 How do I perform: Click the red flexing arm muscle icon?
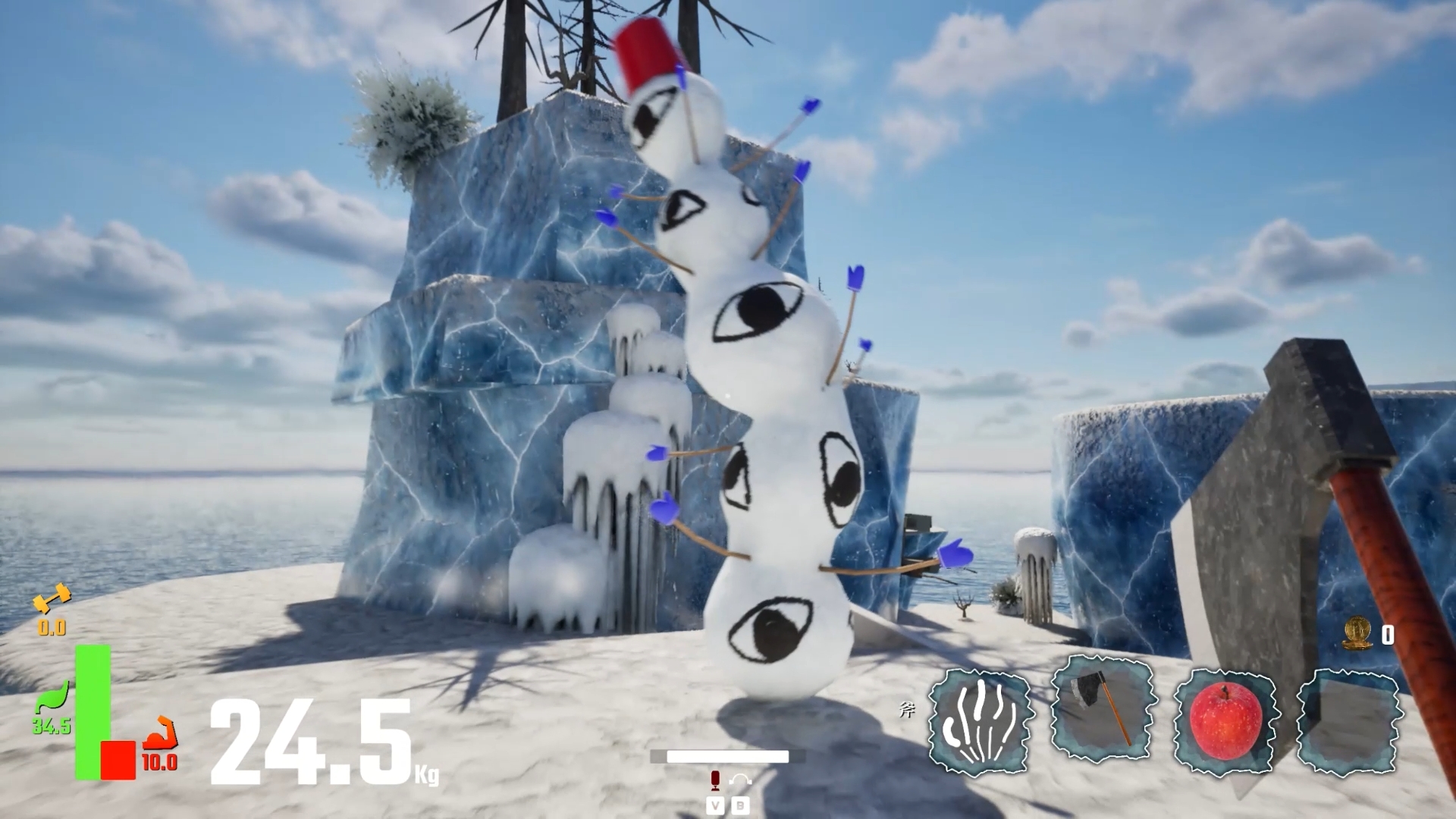(x=160, y=733)
